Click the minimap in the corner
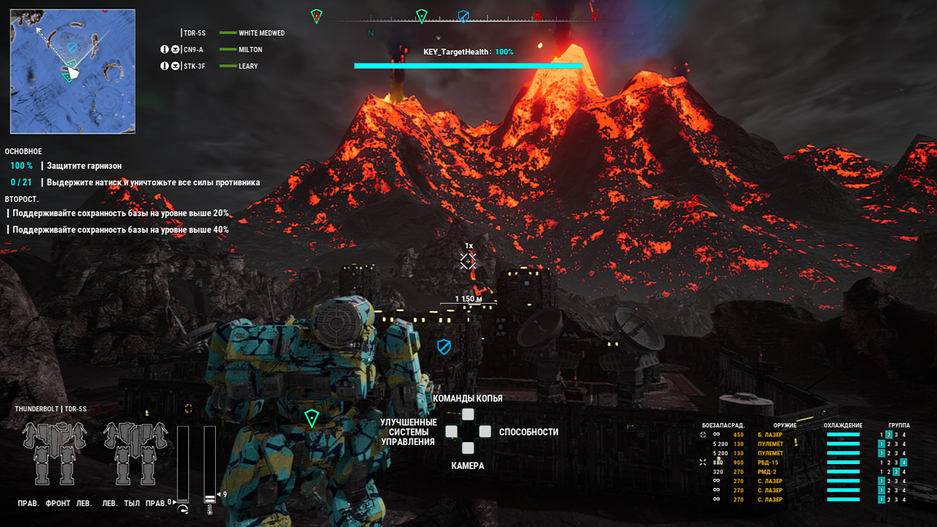The height and width of the screenshot is (527, 937). 72,71
